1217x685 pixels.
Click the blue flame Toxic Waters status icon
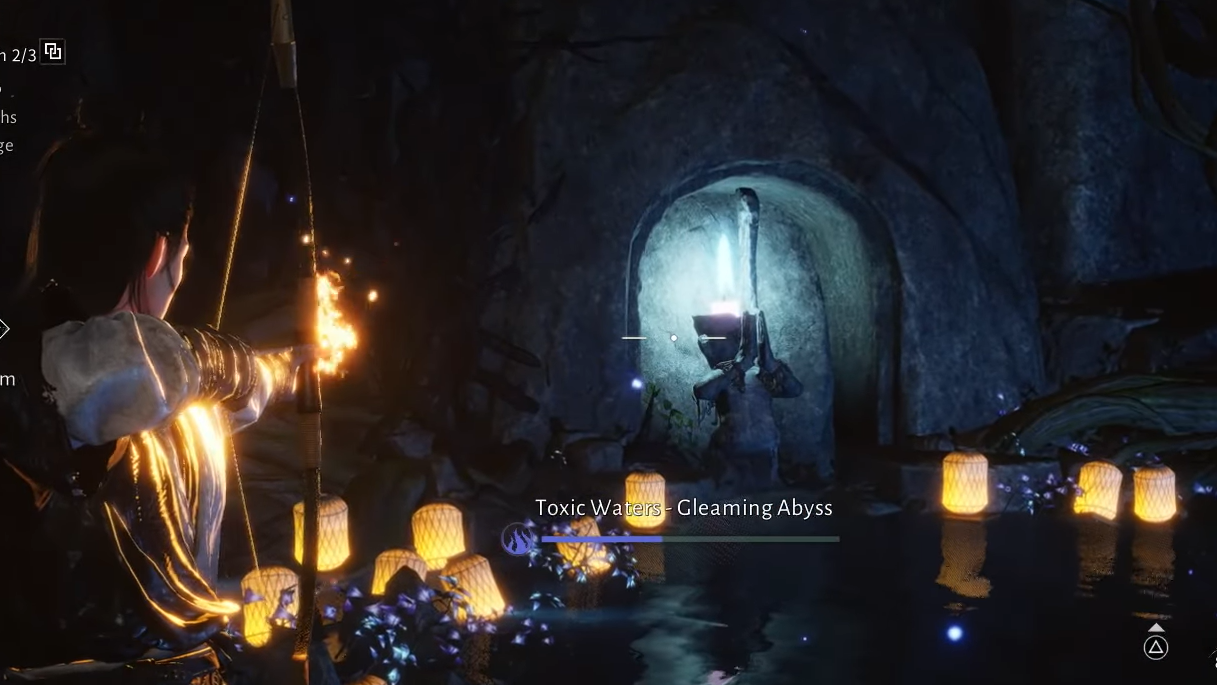[x=518, y=540]
